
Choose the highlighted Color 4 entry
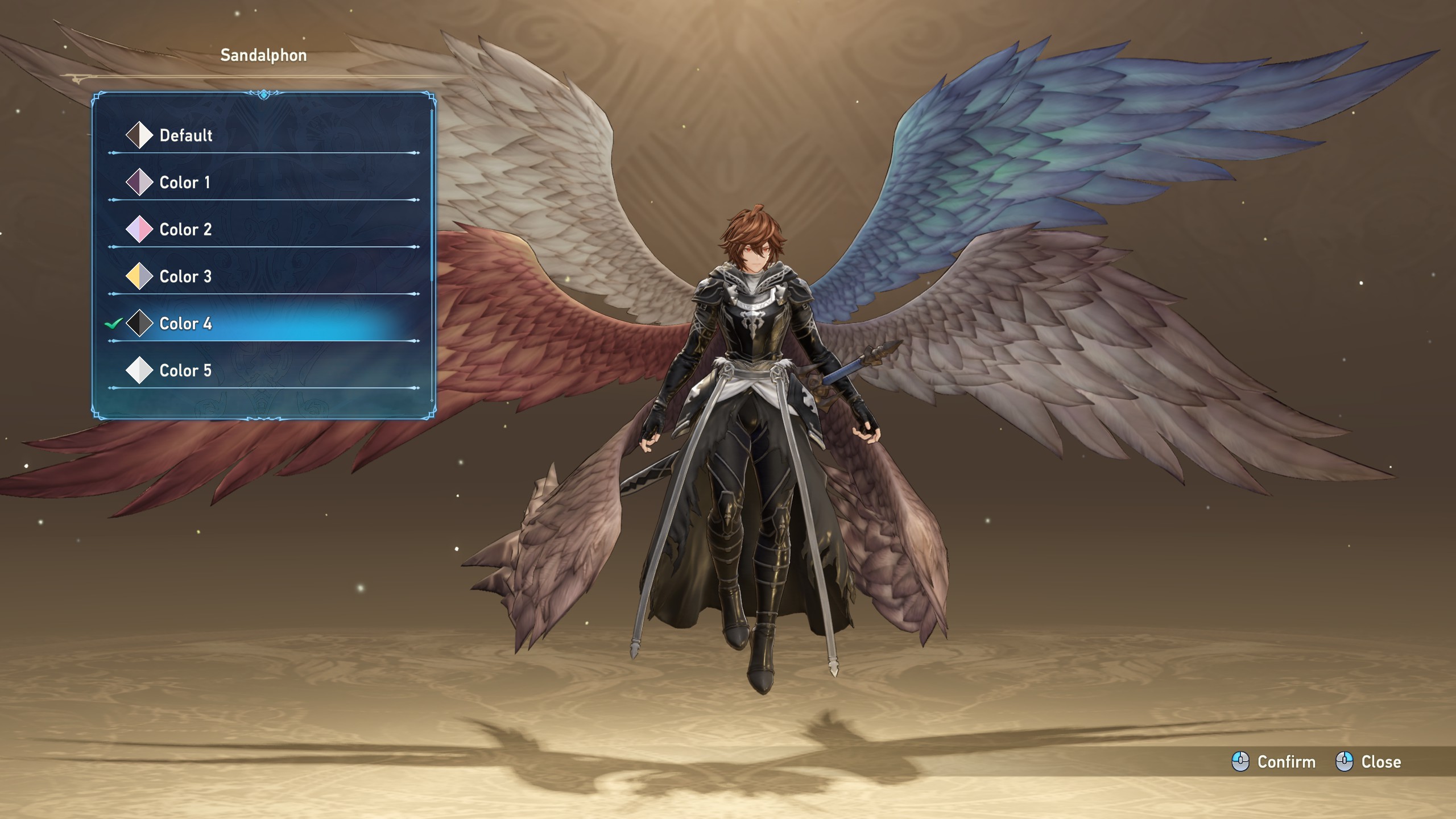185,324
